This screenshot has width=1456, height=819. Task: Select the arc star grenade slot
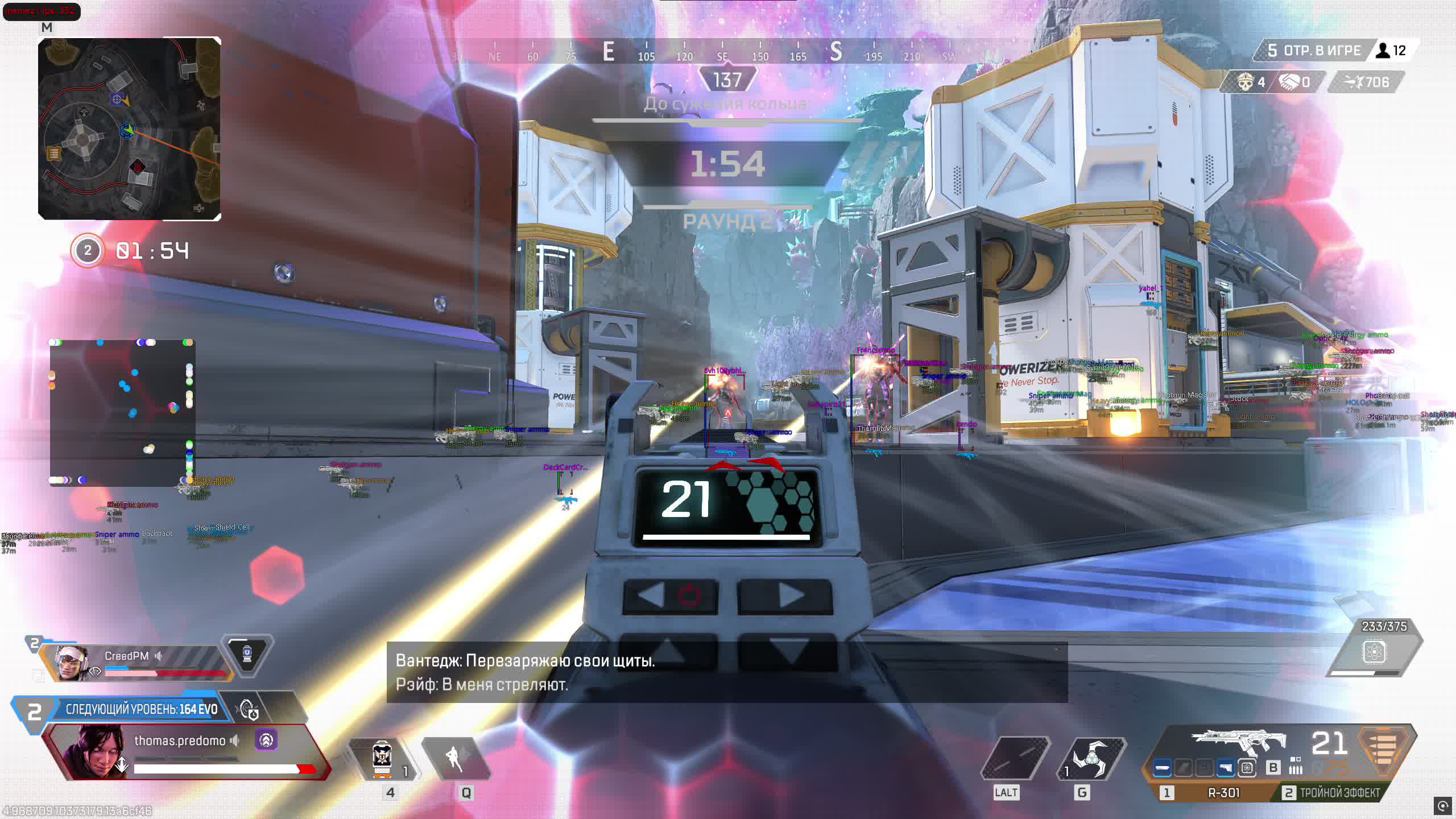(x=1090, y=759)
